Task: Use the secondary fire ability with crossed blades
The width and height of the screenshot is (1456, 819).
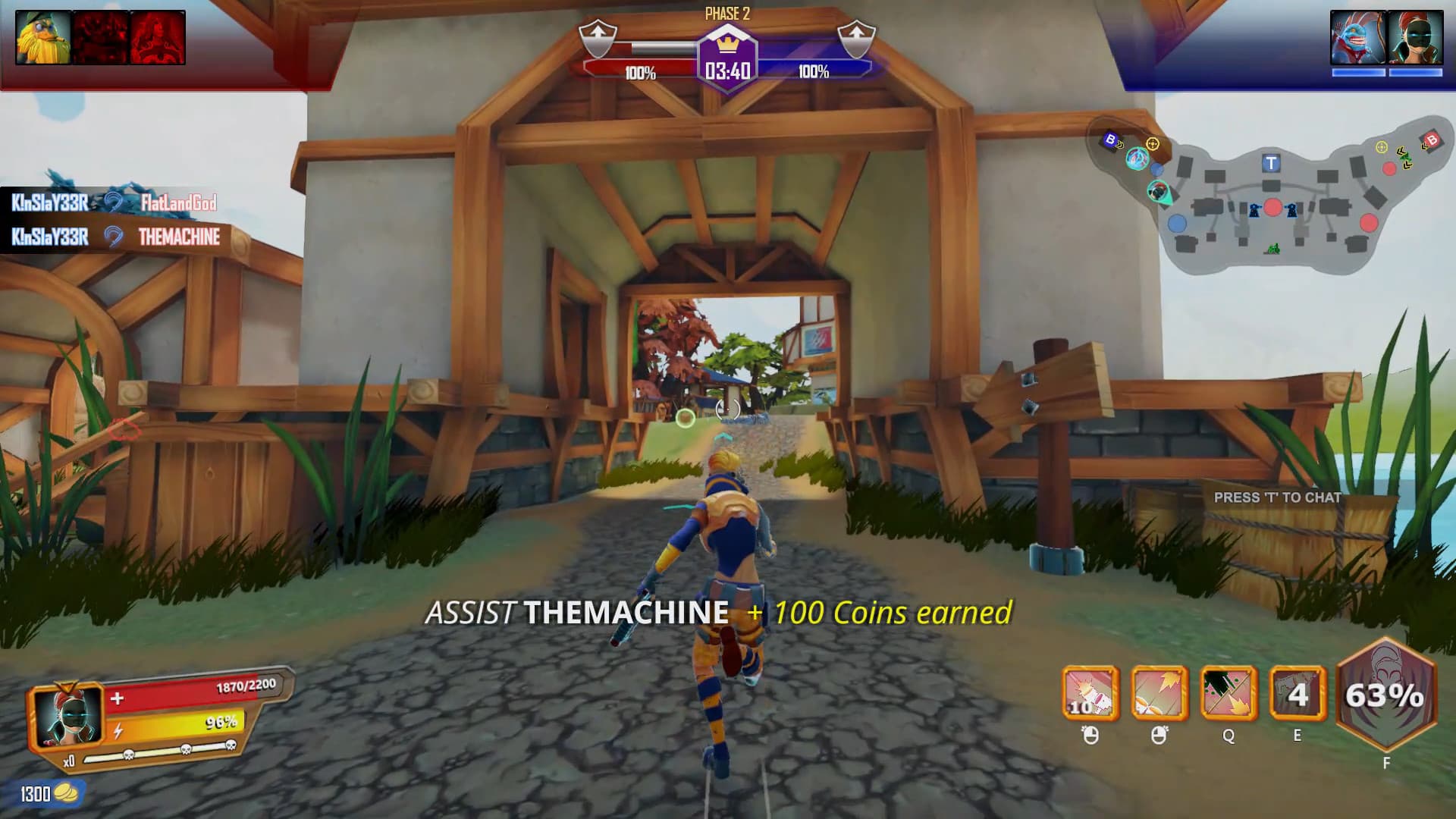Action: [x=1159, y=693]
